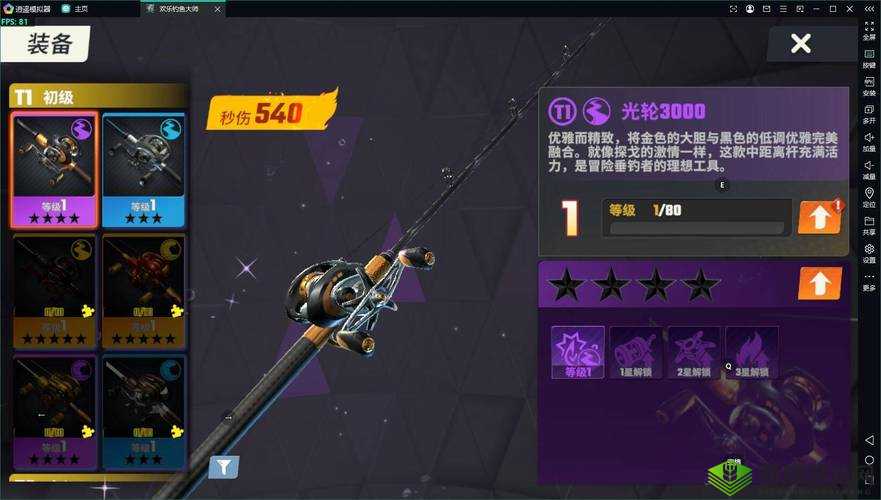The image size is (881, 500).
Task: Select the unlocked level 1 skill icon
Action: click(577, 352)
